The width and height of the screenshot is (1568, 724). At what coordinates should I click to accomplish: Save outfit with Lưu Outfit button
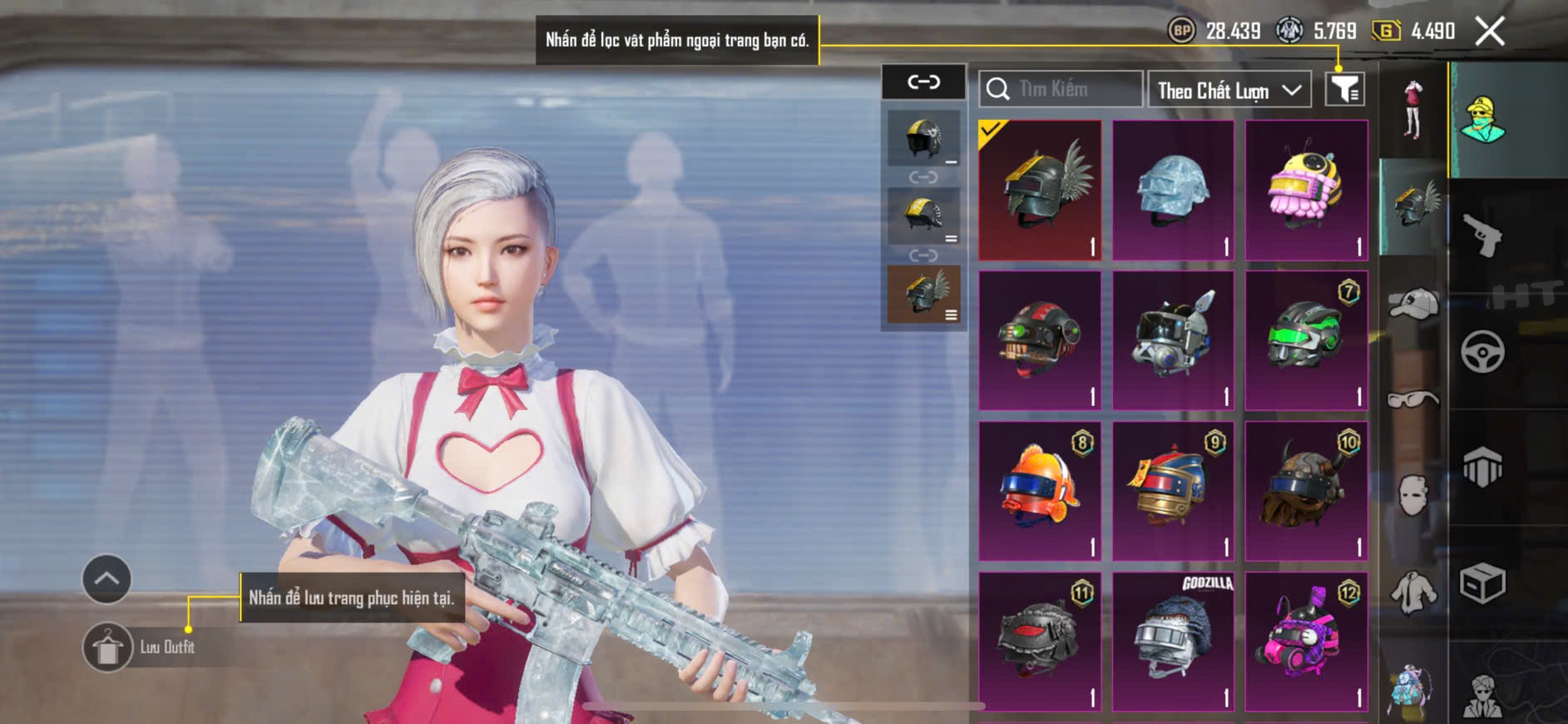tap(108, 647)
